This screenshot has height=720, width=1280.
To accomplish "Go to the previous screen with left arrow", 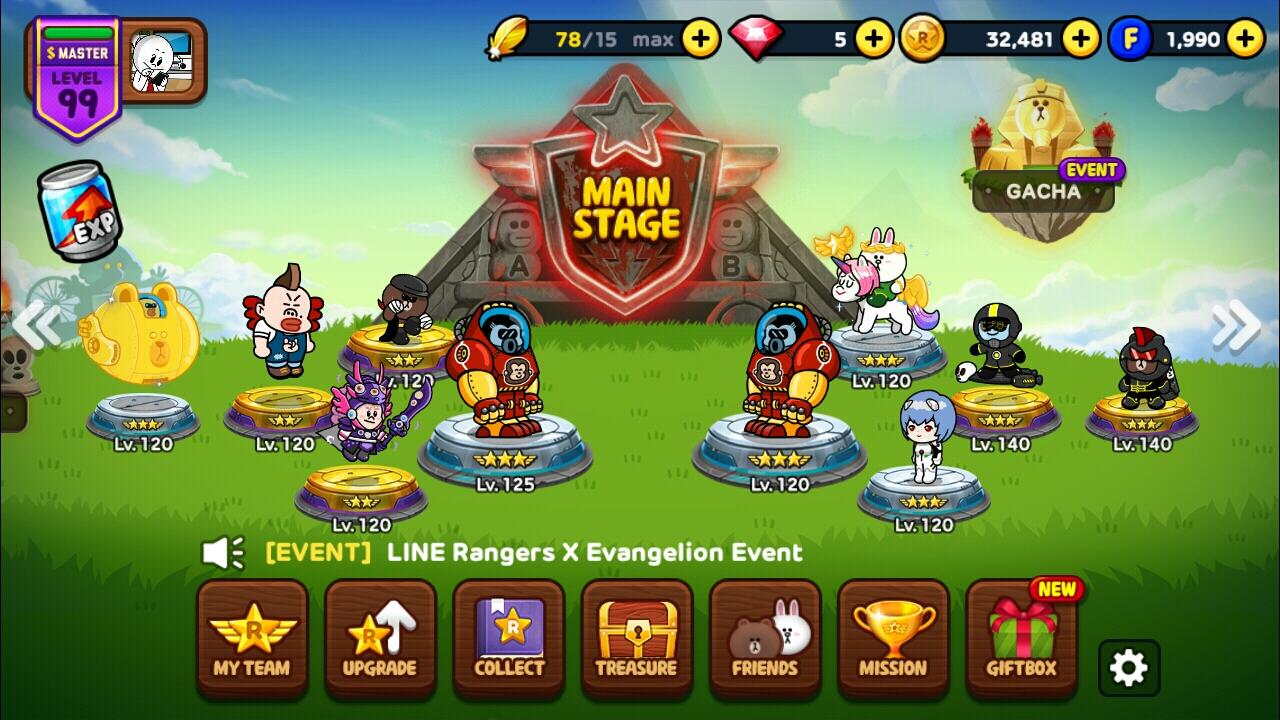I will pos(36,326).
